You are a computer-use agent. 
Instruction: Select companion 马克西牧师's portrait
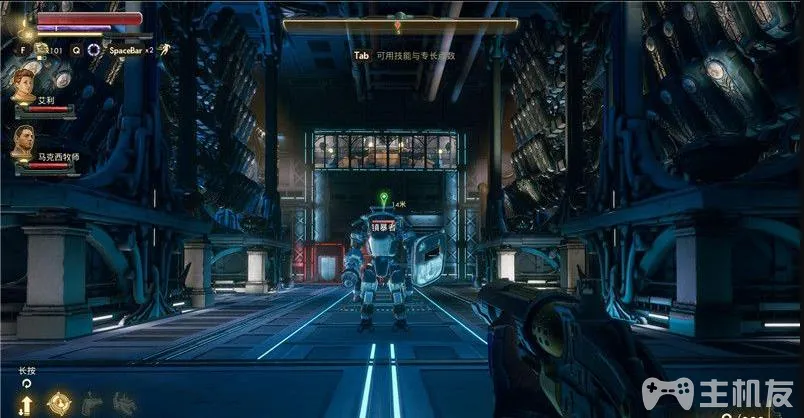(x=24, y=141)
